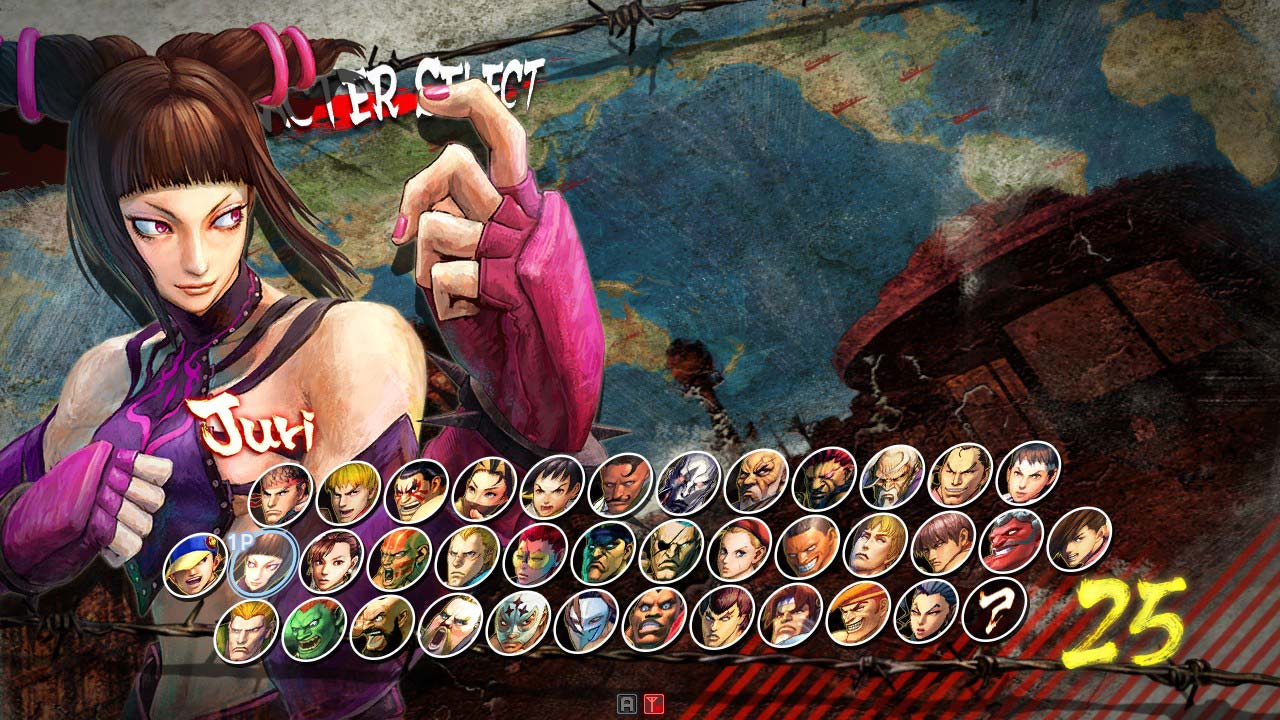Choose red-skinned Hakan's portrait
1280x720 pixels.
coord(1011,541)
